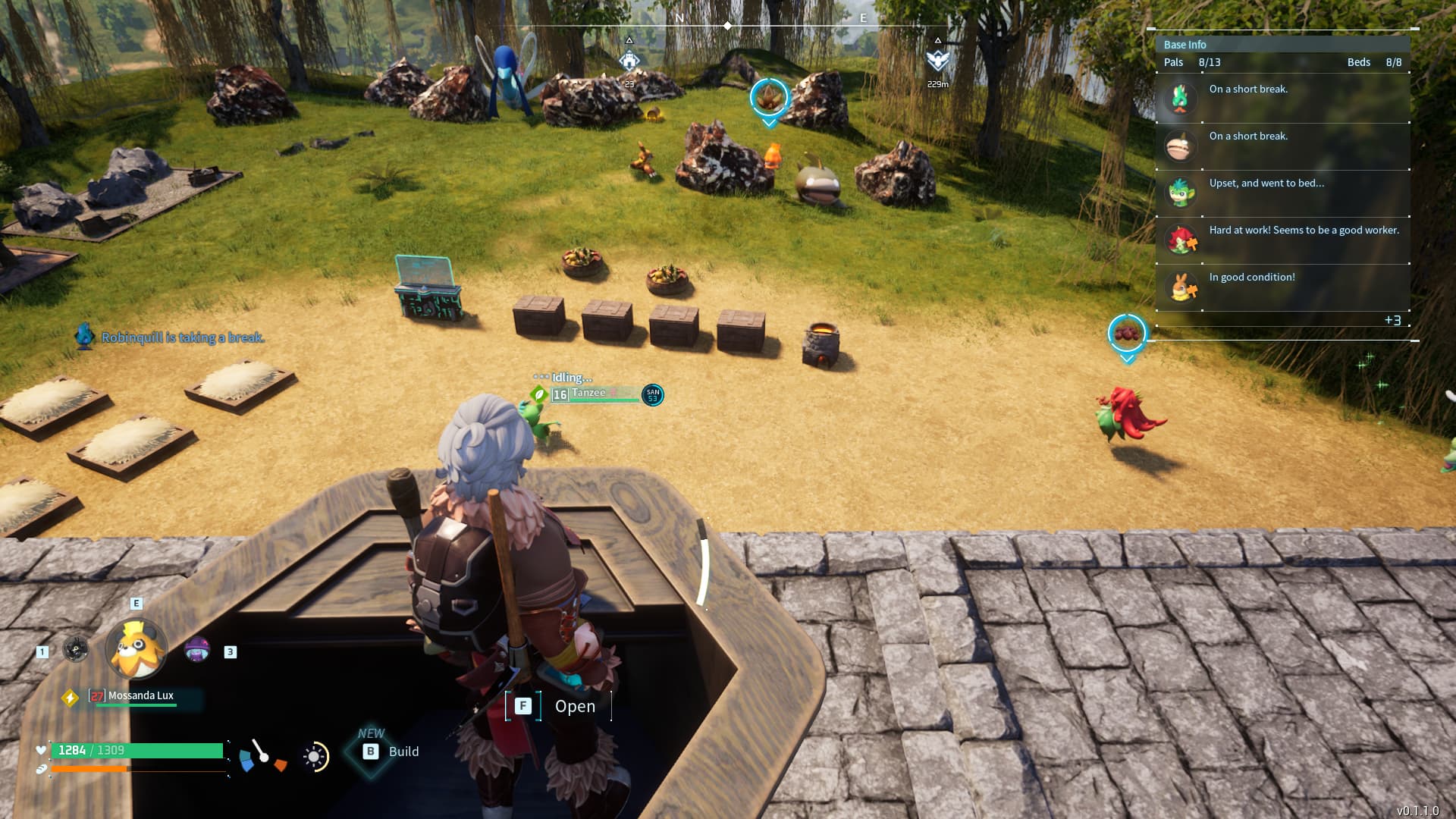Pick the brown mole pal's status row
Image resolution: width=1456 pixels, height=819 pixels.
[1282, 146]
